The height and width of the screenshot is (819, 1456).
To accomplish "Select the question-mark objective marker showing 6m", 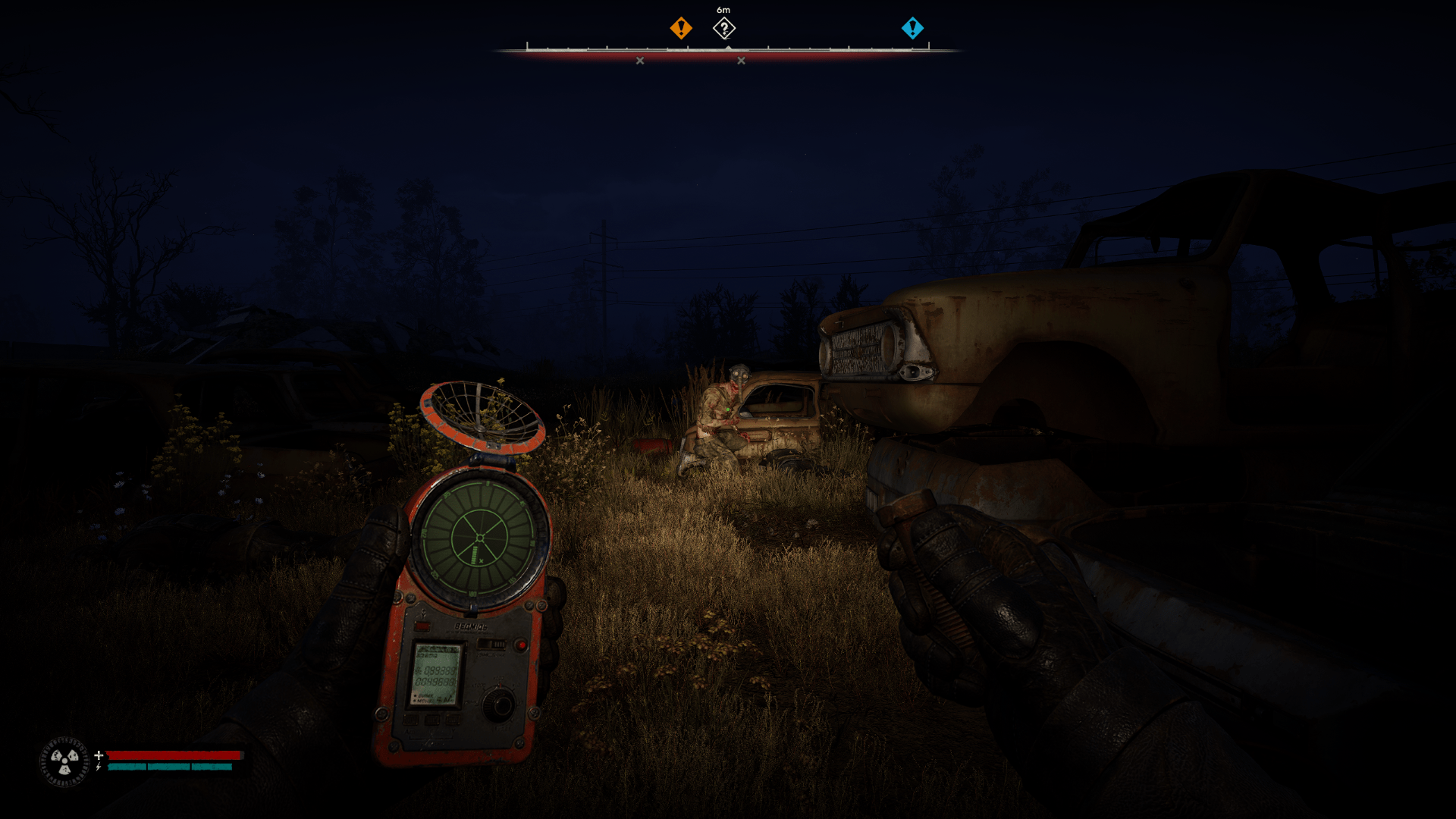I will coord(723,28).
